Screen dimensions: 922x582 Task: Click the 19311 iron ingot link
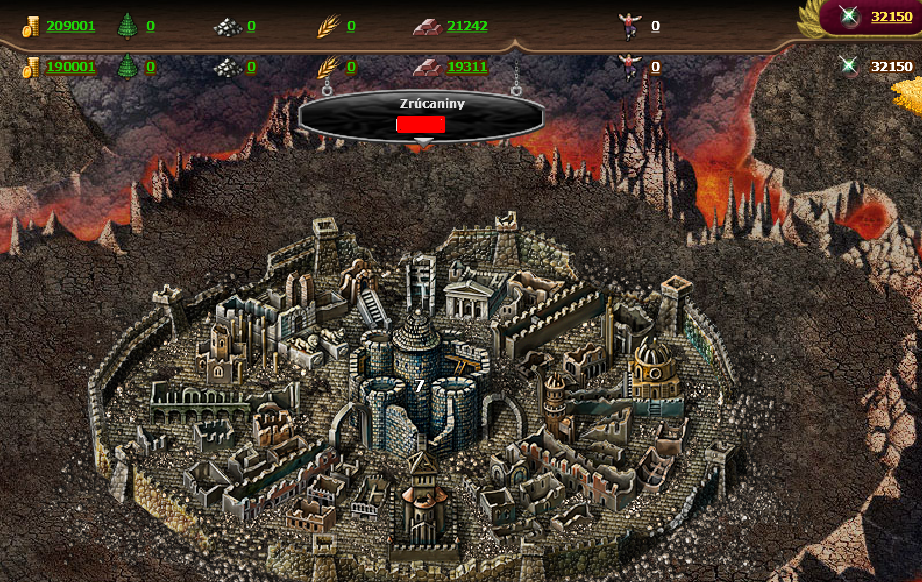pos(467,67)
